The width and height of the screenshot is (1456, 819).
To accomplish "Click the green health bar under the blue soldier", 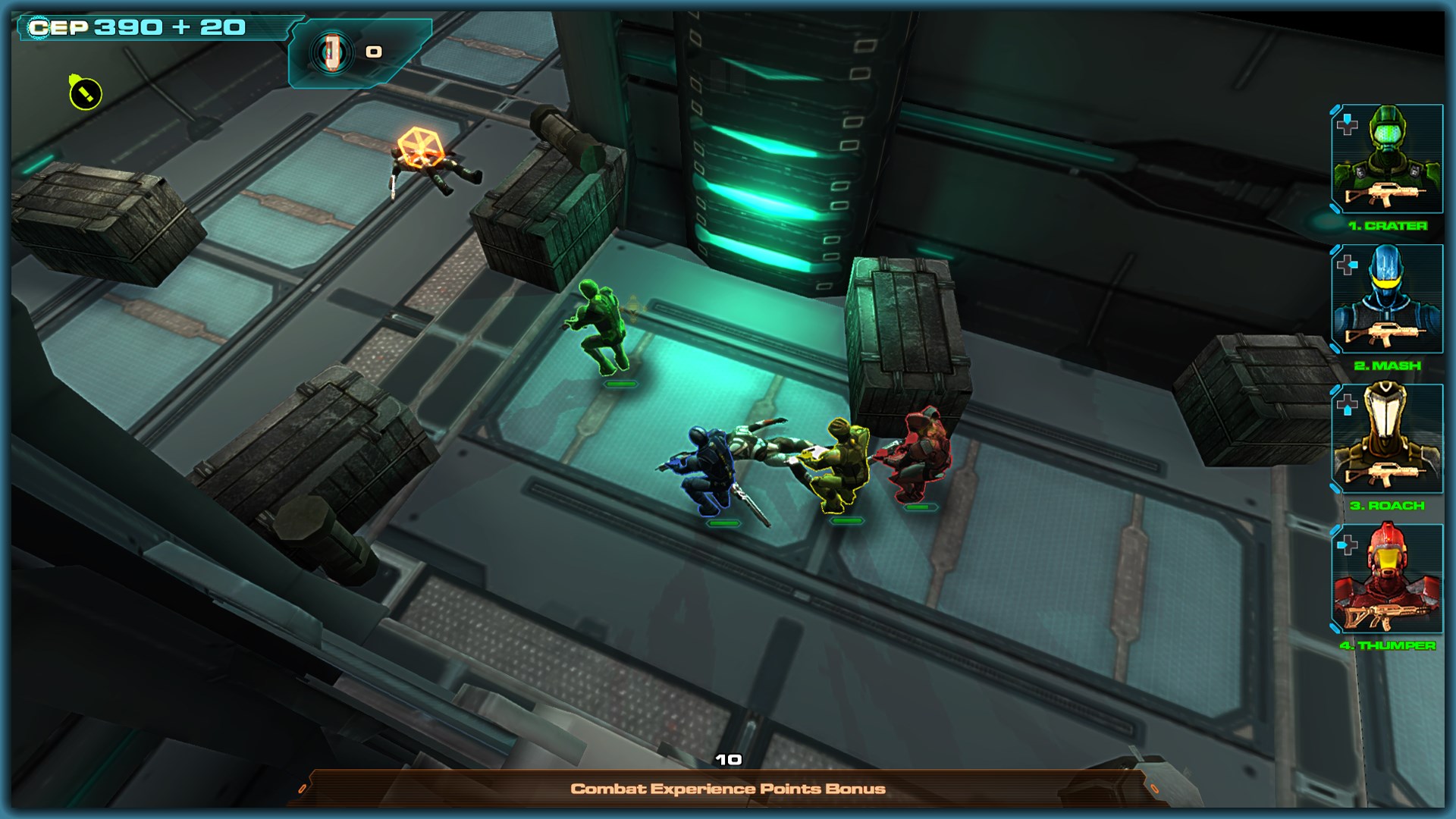I will (723, 523).
